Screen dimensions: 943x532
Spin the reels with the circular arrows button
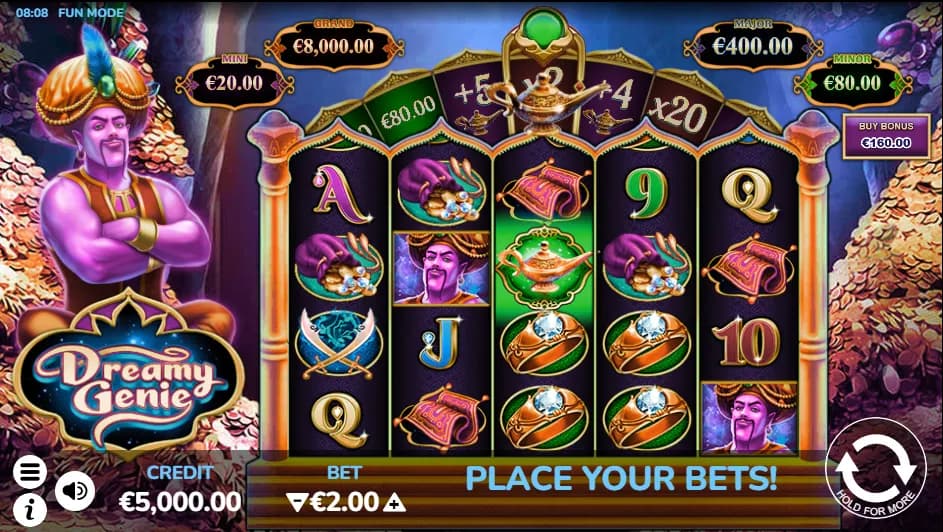(874, 466)
